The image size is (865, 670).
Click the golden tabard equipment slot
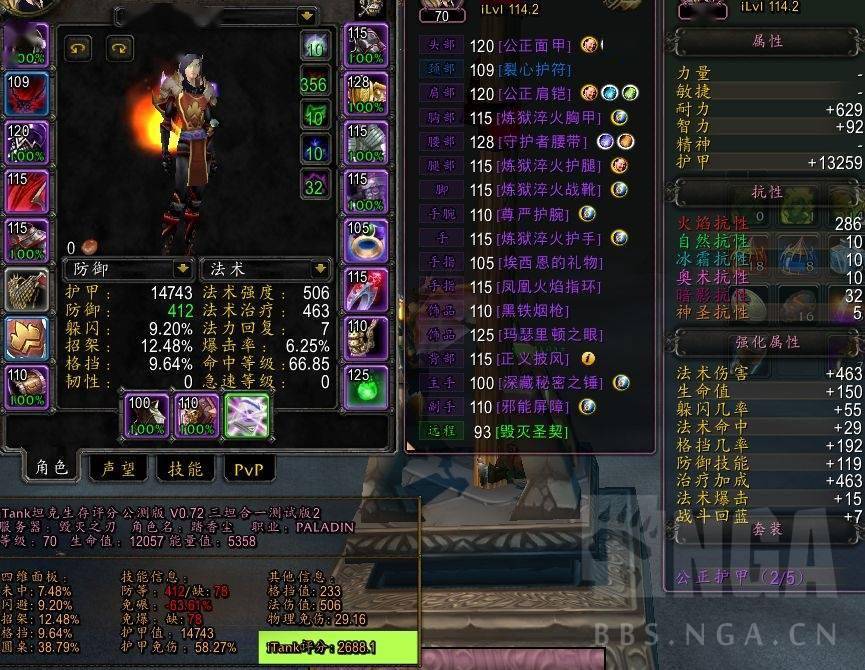(27, 338)
